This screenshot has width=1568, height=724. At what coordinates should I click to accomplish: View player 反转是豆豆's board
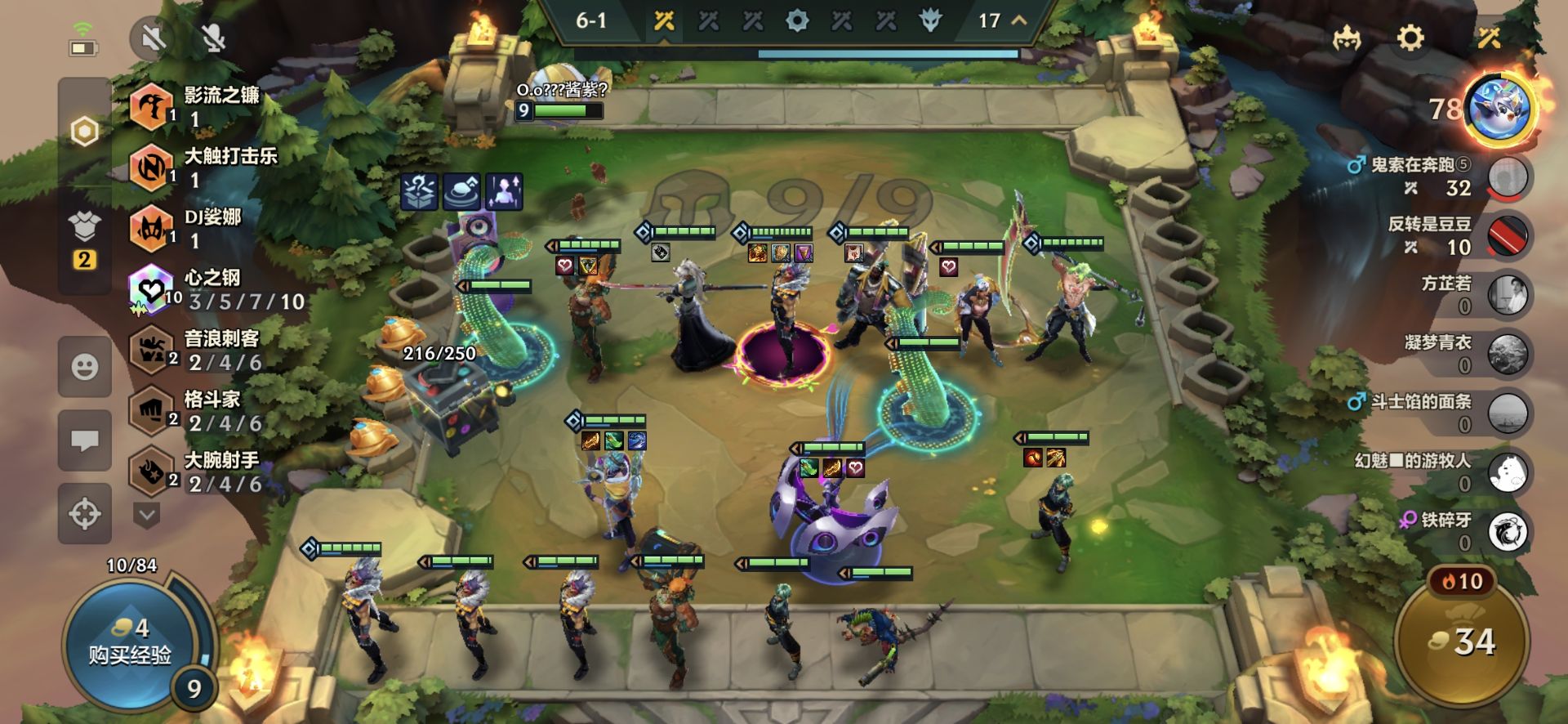1508,236
